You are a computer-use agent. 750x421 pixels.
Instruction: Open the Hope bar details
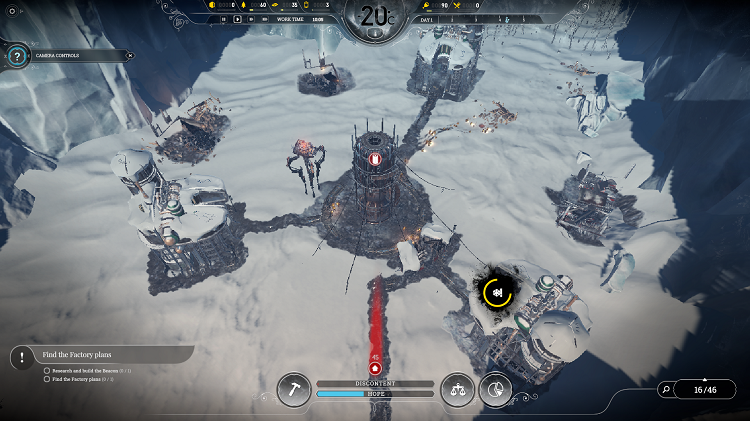click(x=375, y=394)
